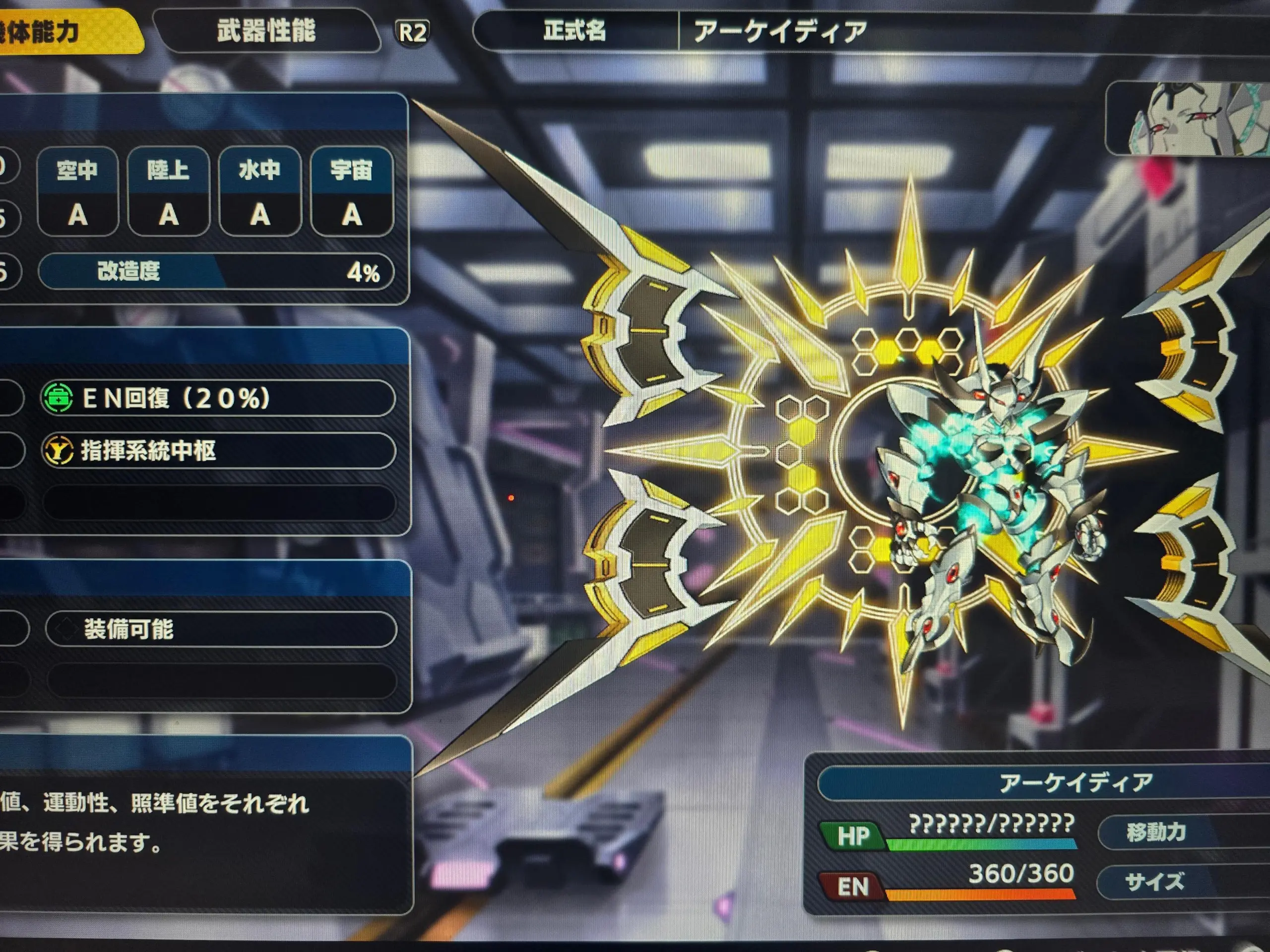Screen dimensions: 1270x952
Task: Select the 空中 terrain rating box
Action: (77, 192)
